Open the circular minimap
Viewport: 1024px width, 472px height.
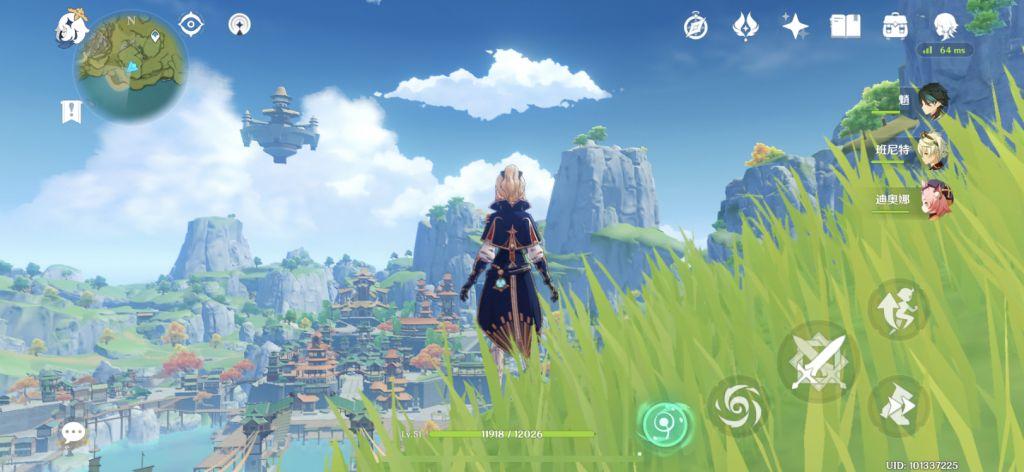pyautogui.click(x=130, y=65)
